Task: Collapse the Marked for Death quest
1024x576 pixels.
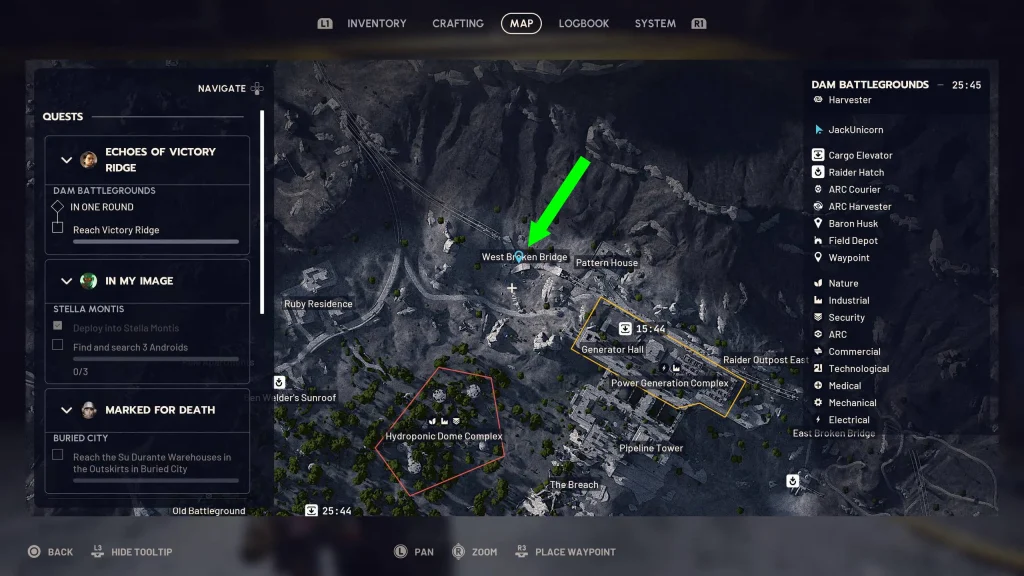Action: tap(67, 410)
